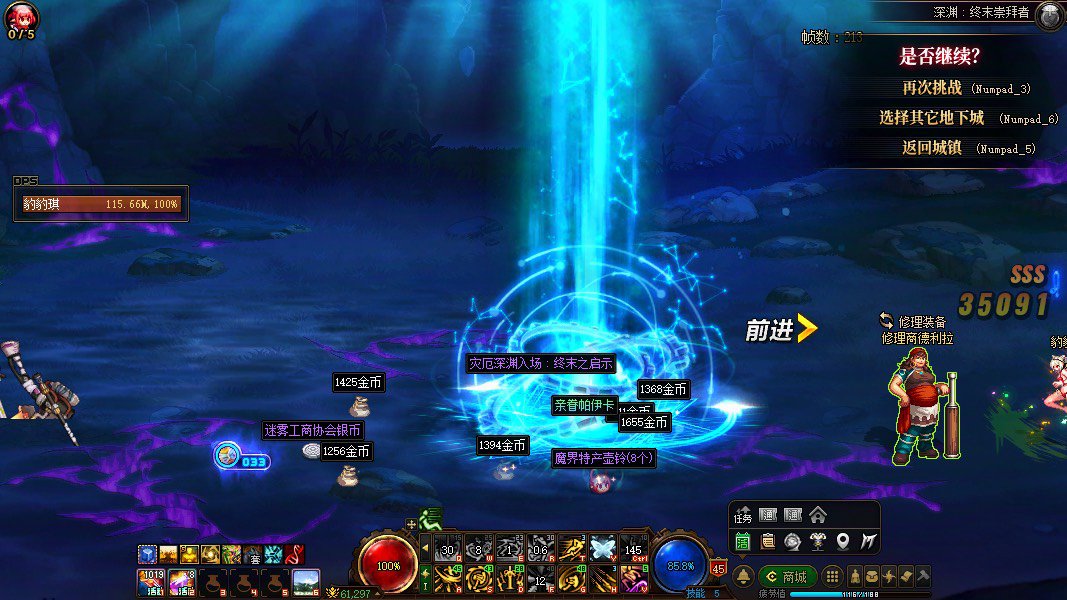Image resolution: width=1067 pixels, height=600 pixels.
Task: Select the landscape item in quick slot 6
Action: (306, 581)
